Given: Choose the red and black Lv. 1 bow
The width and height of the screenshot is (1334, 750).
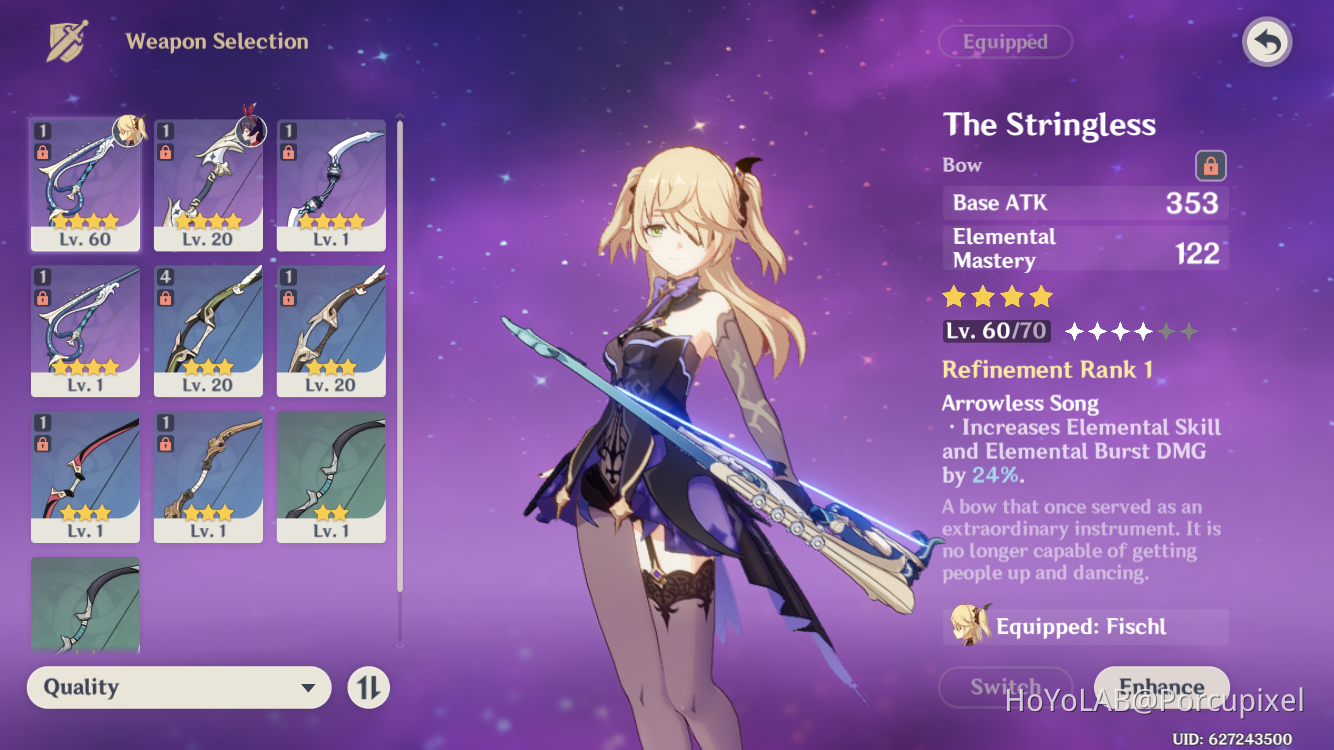Looking at the screenshot, I should point(86,477).
